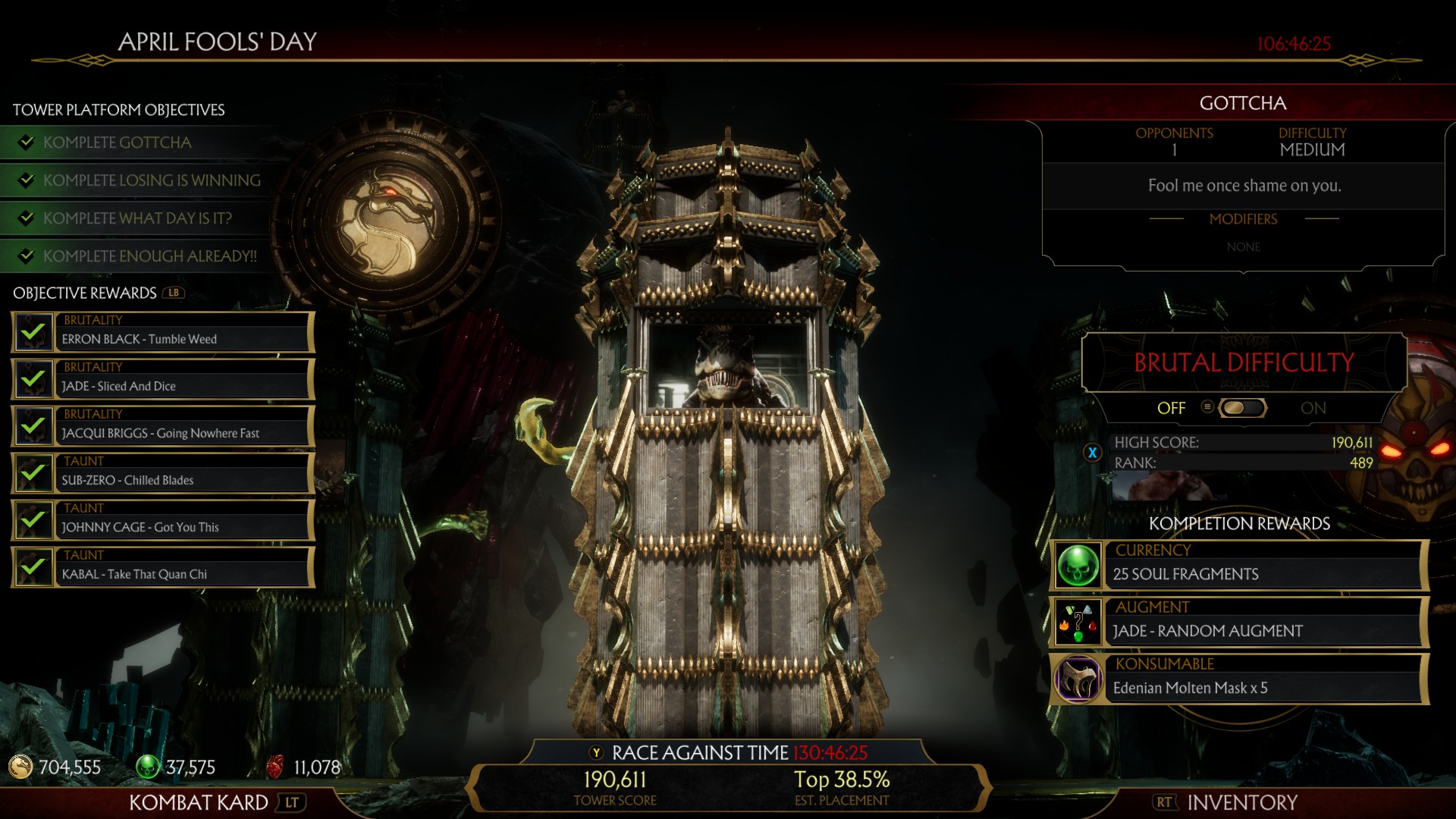Choose Johnny Cage Got You This taunt
The image size is (1456, 819).
pyautogui.click(x=163, y=520)
